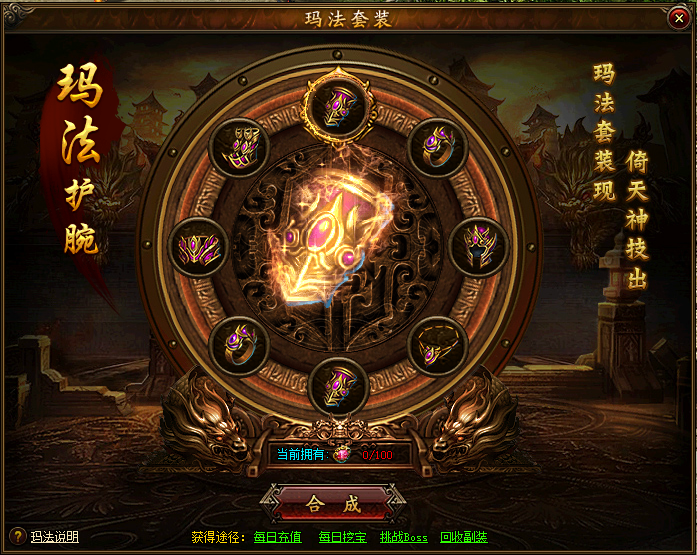Close the 玛法套装 window

coord(678,20)
